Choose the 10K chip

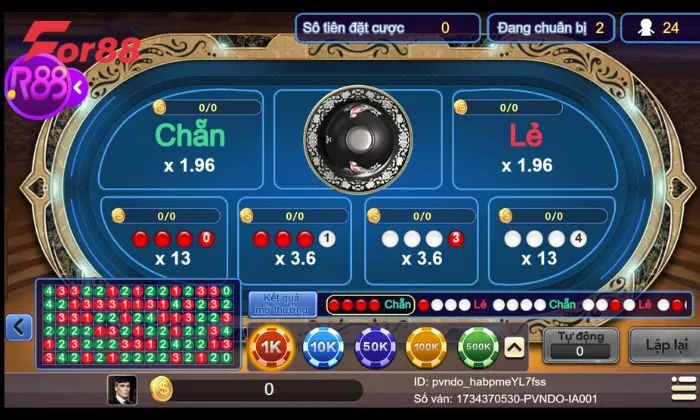324,346
